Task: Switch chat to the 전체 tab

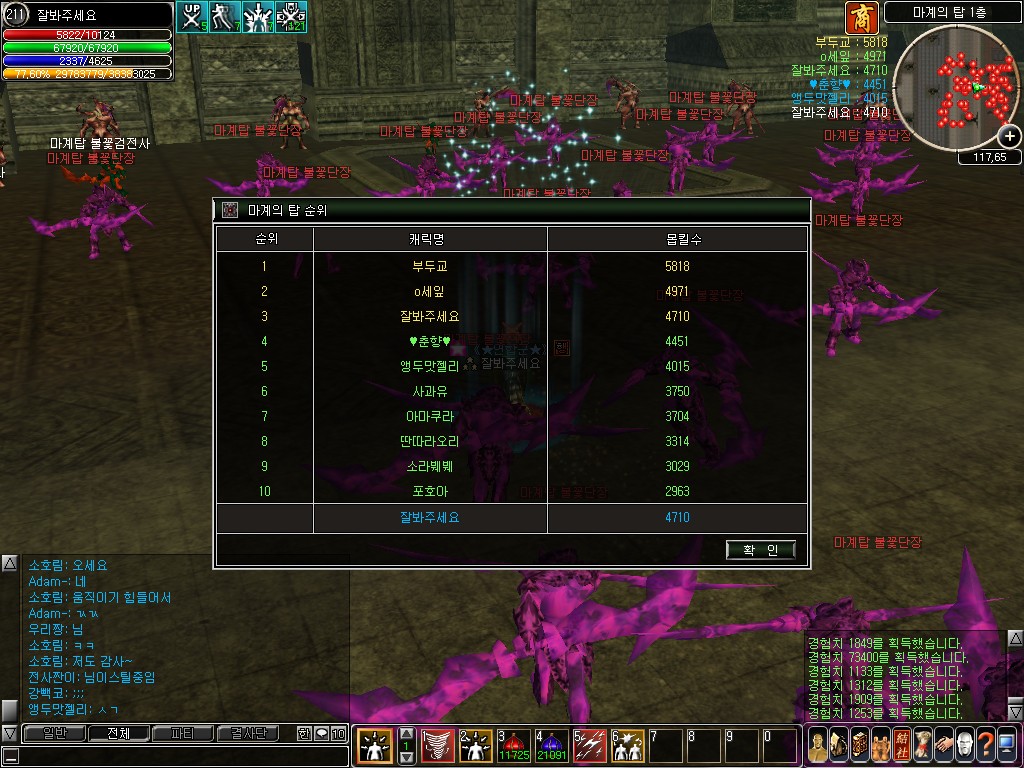Action: click(x=118, y=734)
